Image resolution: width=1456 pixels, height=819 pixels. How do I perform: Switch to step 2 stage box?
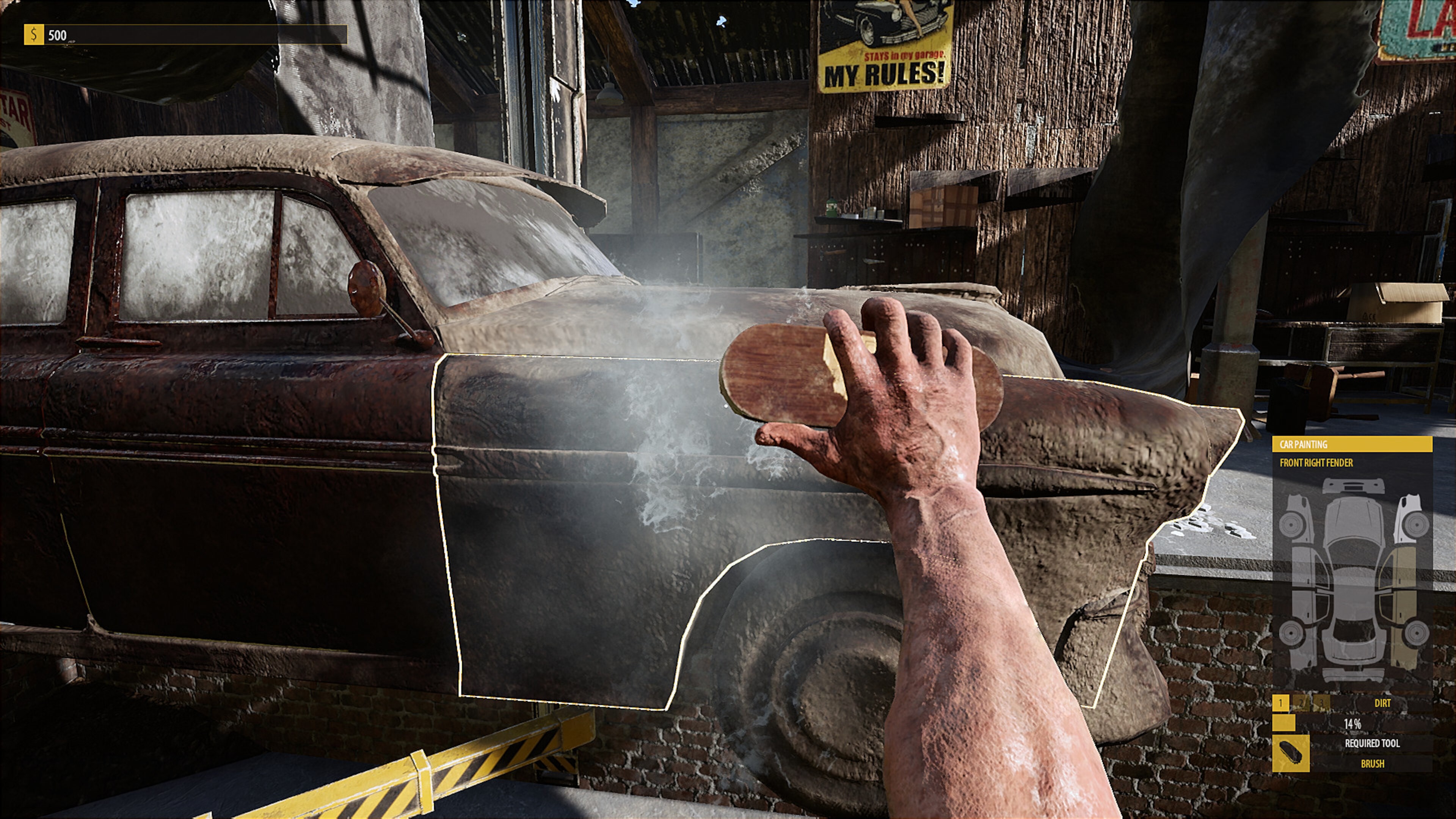[1301, 703]
